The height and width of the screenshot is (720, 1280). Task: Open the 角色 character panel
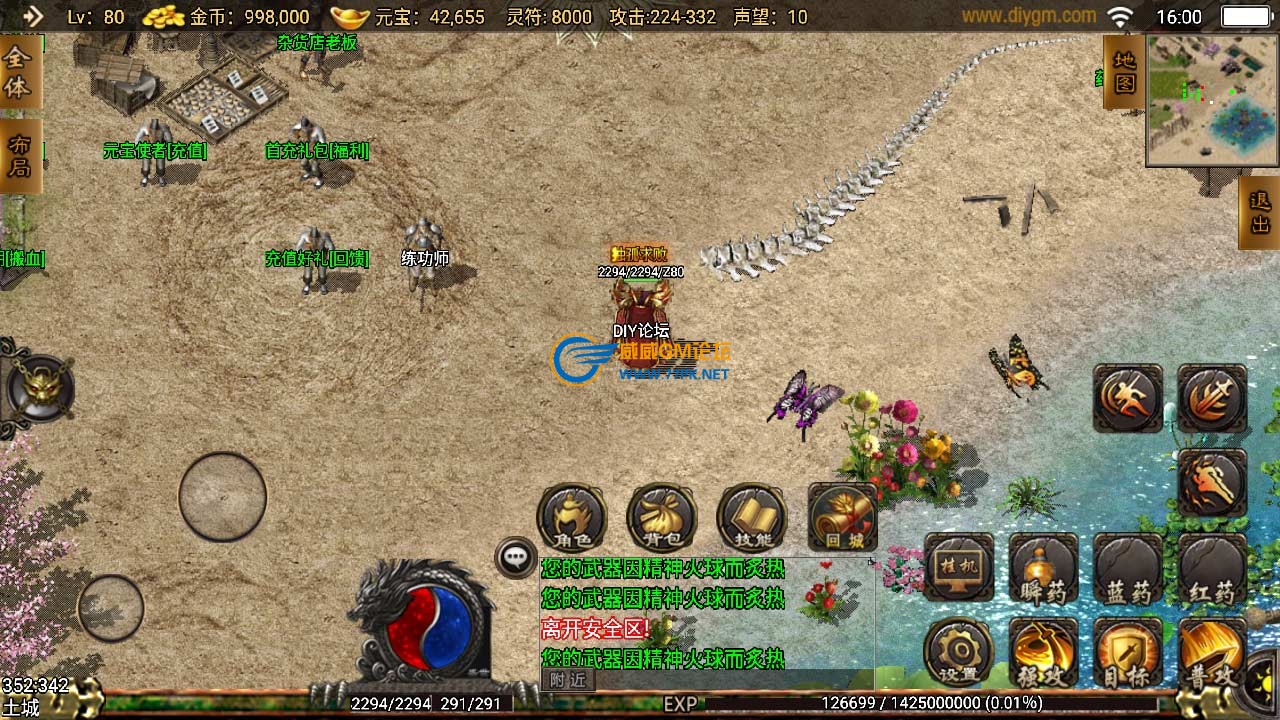pyautogui.click(x=572, y=518)
